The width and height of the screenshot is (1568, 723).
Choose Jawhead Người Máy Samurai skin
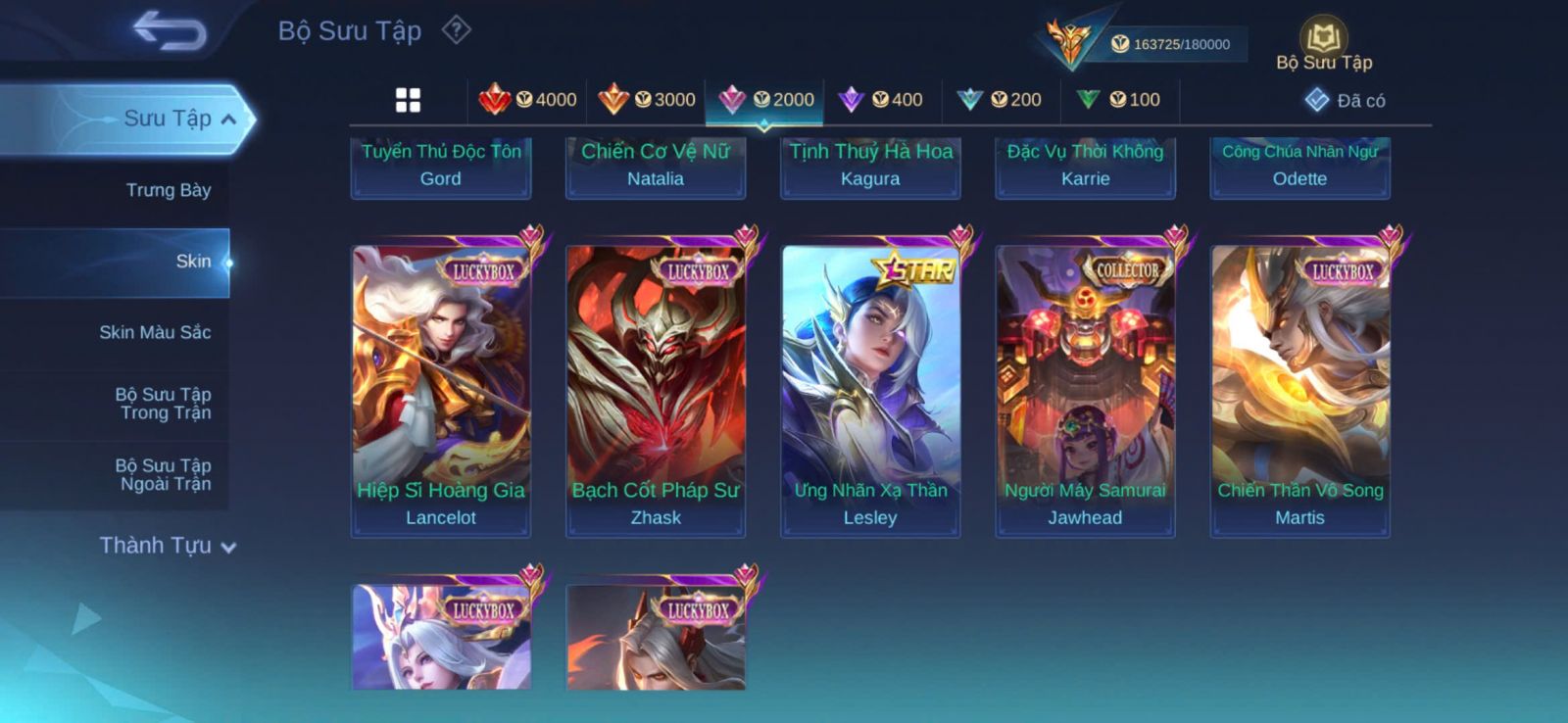(x=1085, y=390)
